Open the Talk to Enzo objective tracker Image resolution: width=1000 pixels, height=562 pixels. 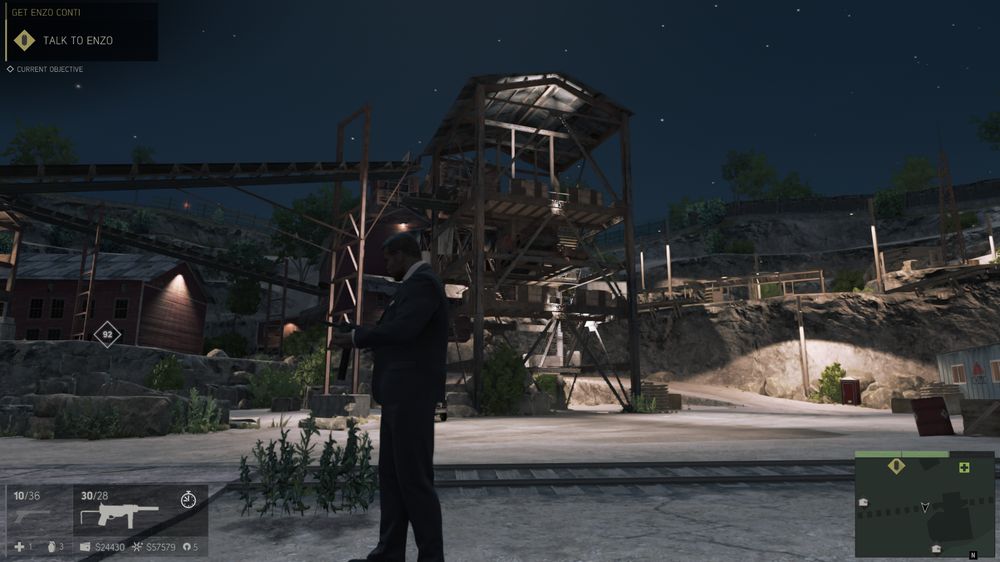tap(78, 40)
